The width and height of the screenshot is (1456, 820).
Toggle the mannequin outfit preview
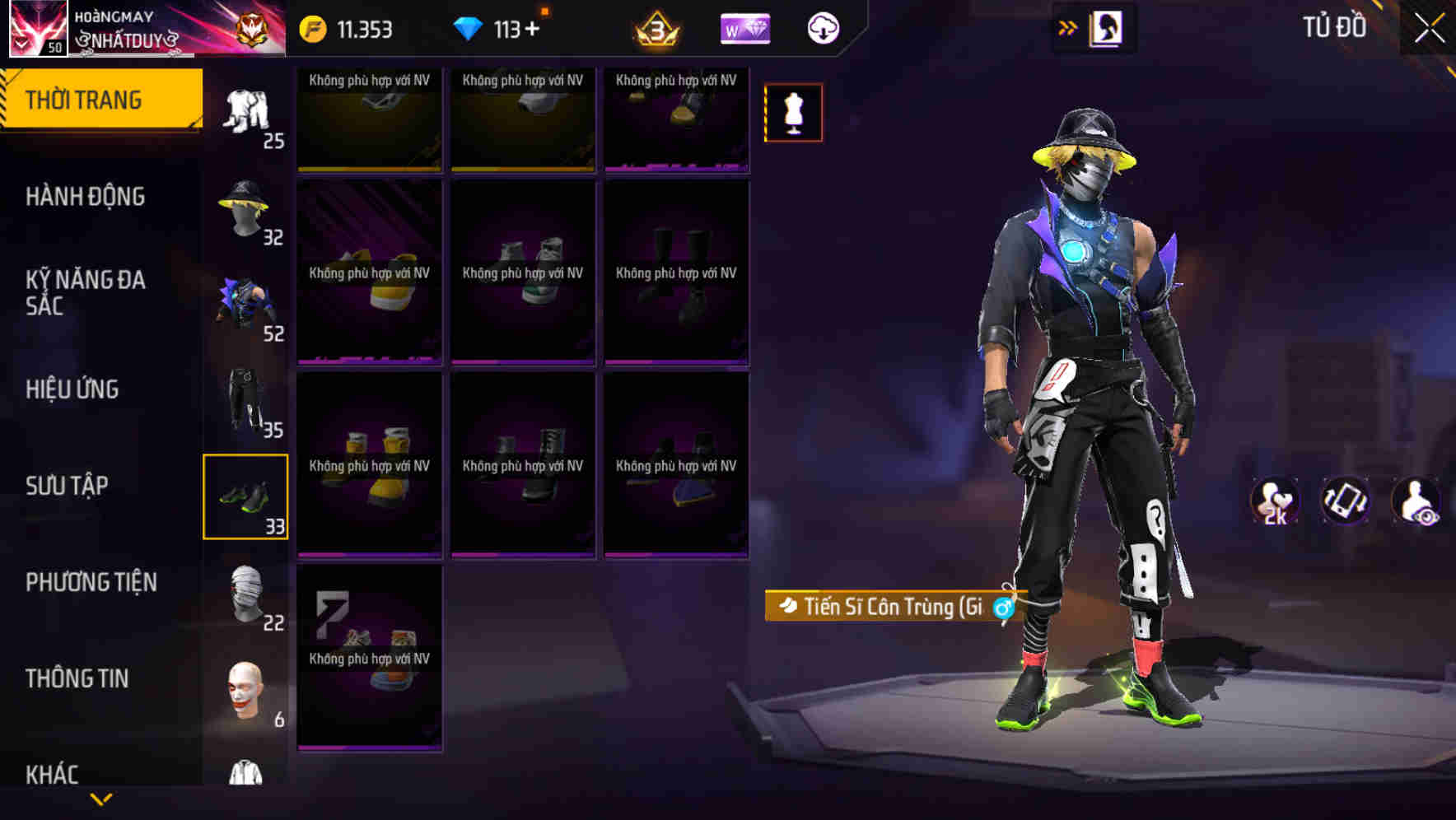coord(792,113)
